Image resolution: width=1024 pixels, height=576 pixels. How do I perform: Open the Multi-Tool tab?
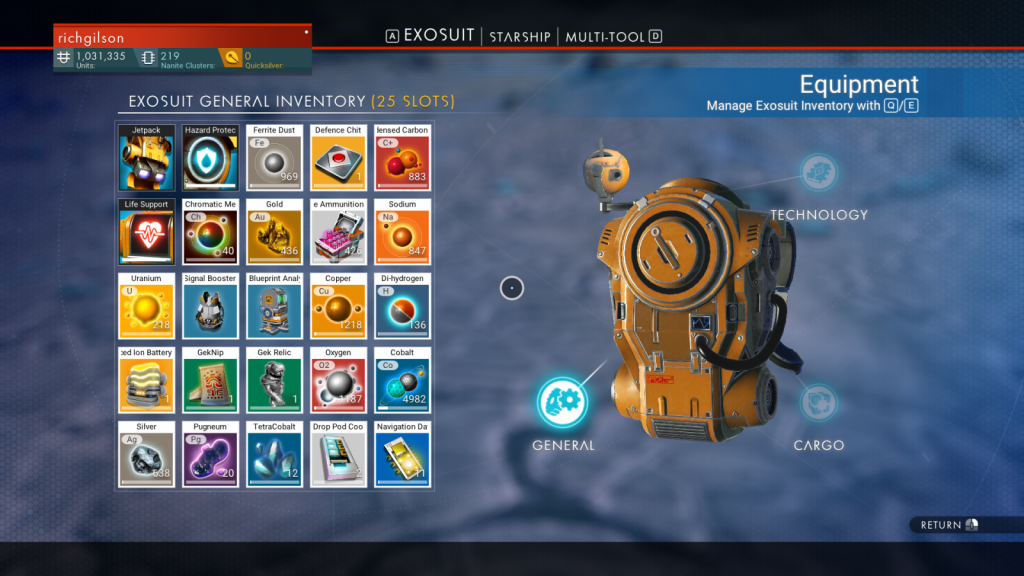click(606, 37)
